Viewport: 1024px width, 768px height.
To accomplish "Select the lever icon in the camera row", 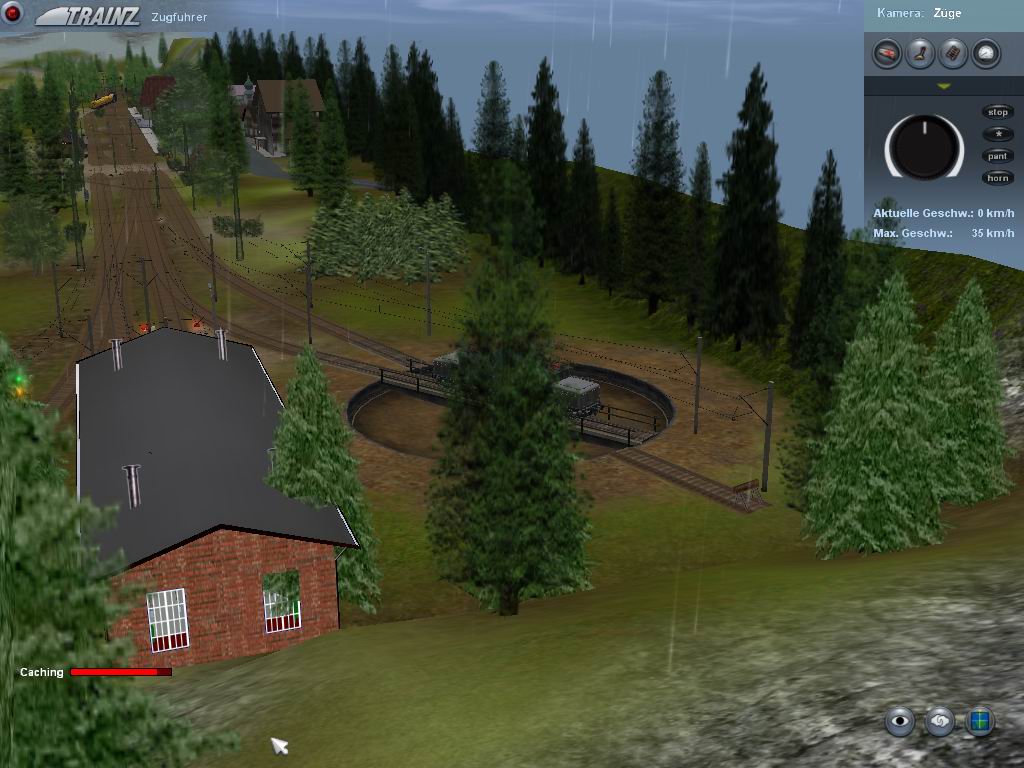I will [920, 54].
